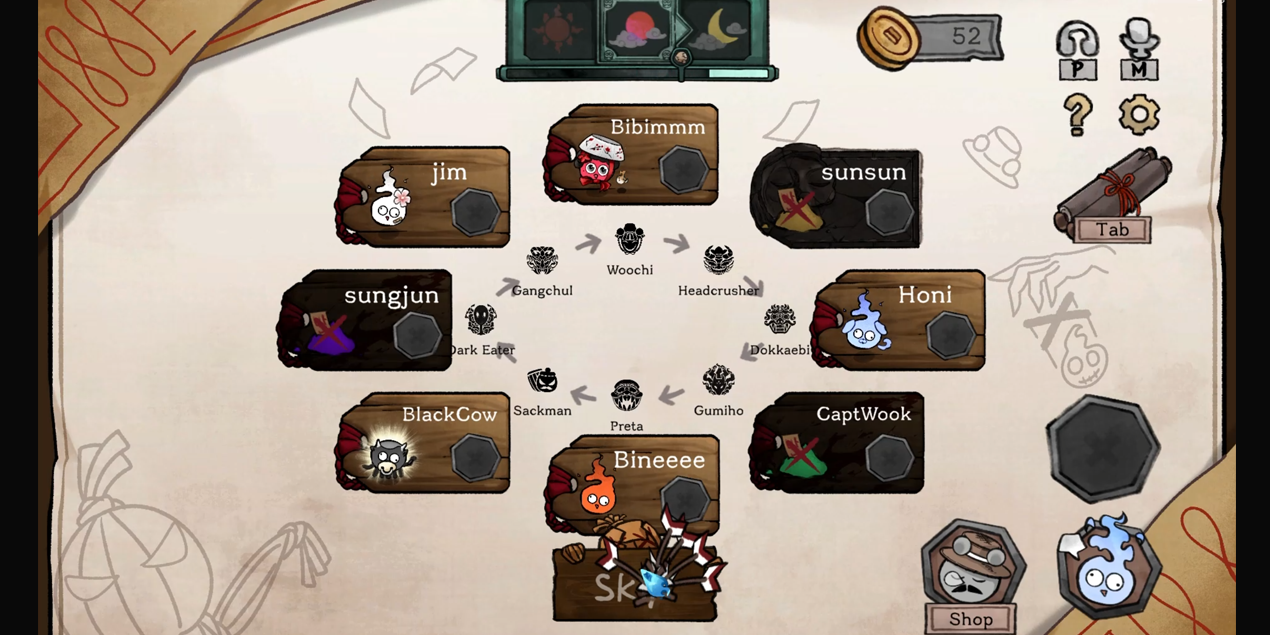Click the Gumiho role icon
Screen dimensions: 1270x635
718,381
